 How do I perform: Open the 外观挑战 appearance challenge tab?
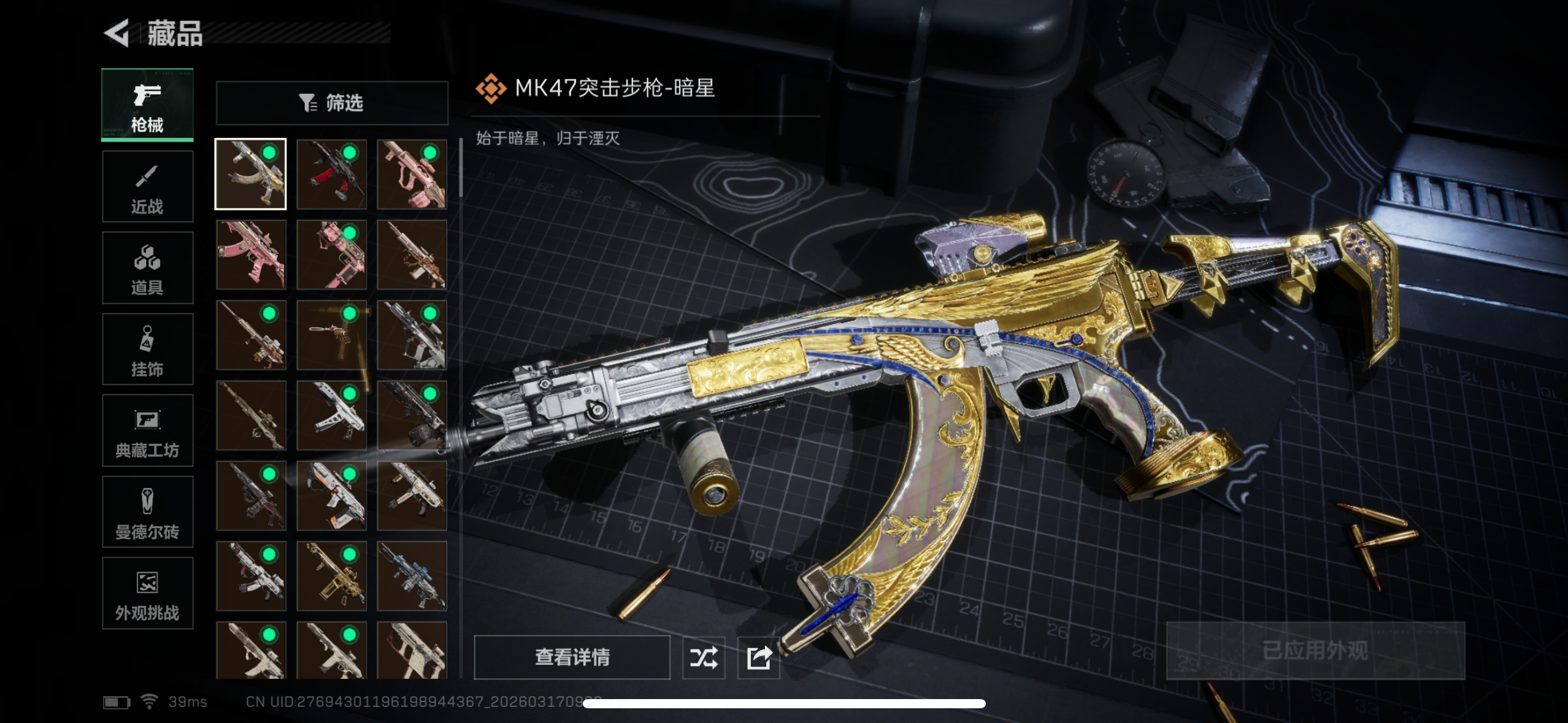[x=147, y=593]
